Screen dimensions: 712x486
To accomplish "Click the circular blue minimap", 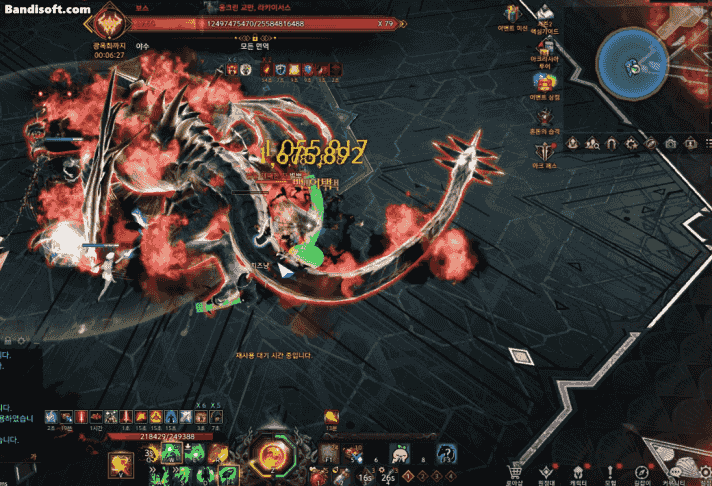I will (632, 65).
